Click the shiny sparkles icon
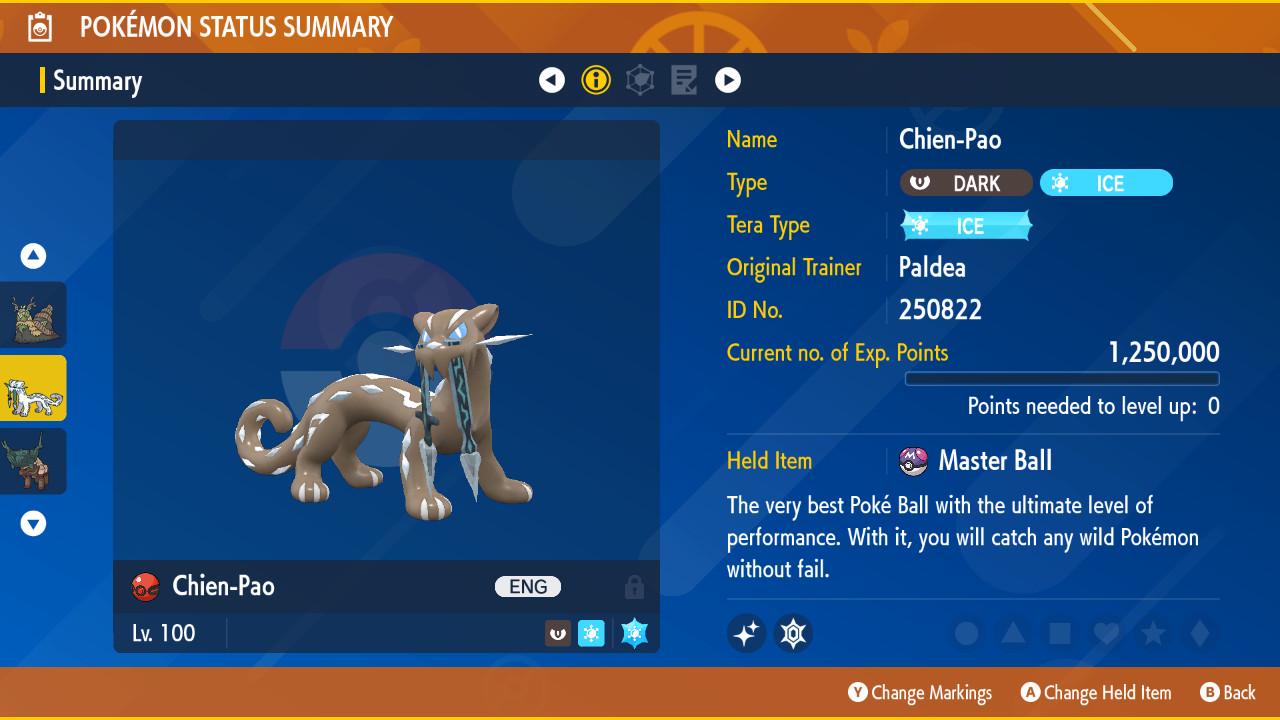Screen dimensions: 1280x720 point(747,633)
